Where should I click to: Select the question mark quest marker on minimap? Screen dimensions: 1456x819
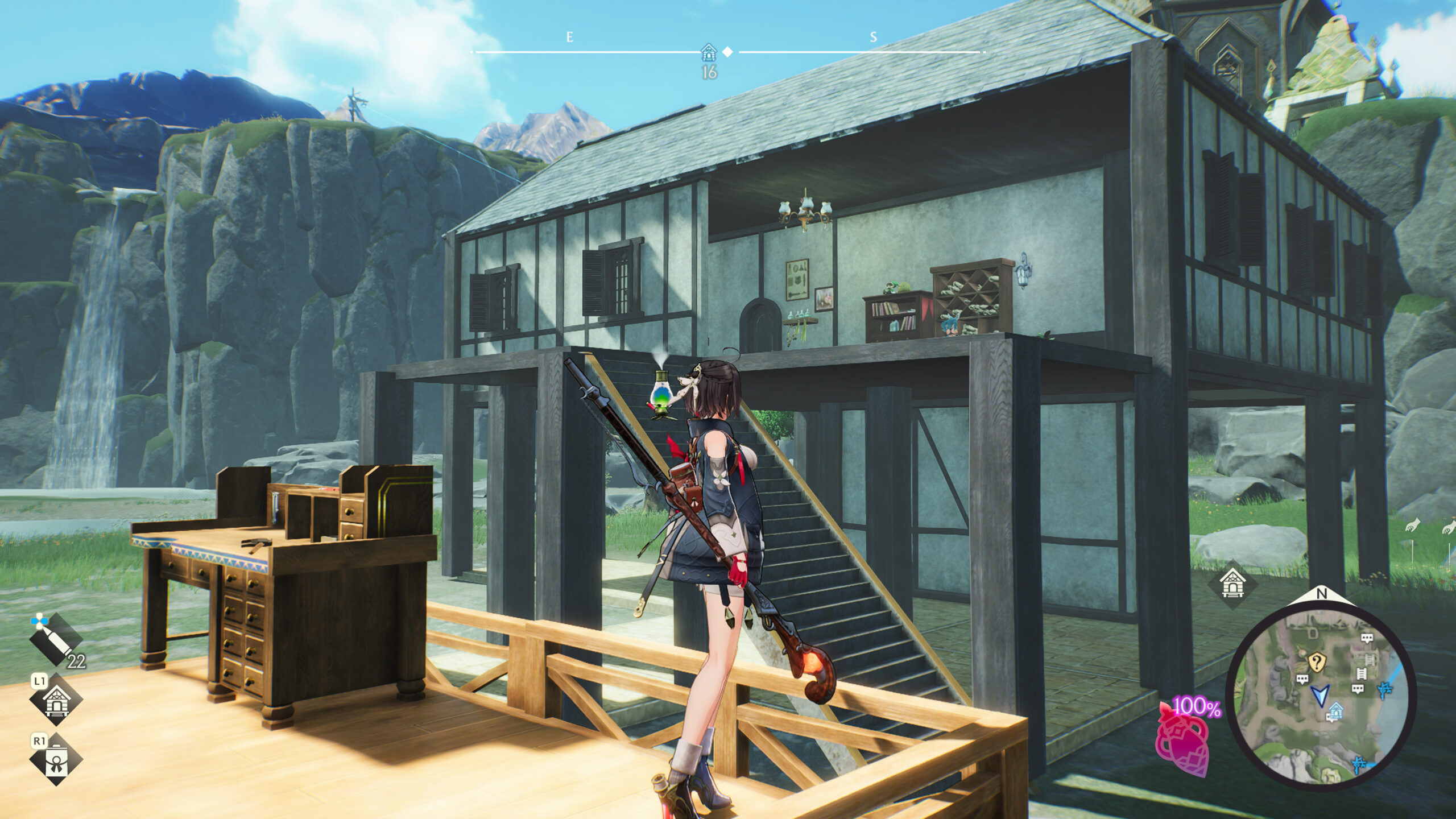pyautogui.click(x=1316, y=662)
